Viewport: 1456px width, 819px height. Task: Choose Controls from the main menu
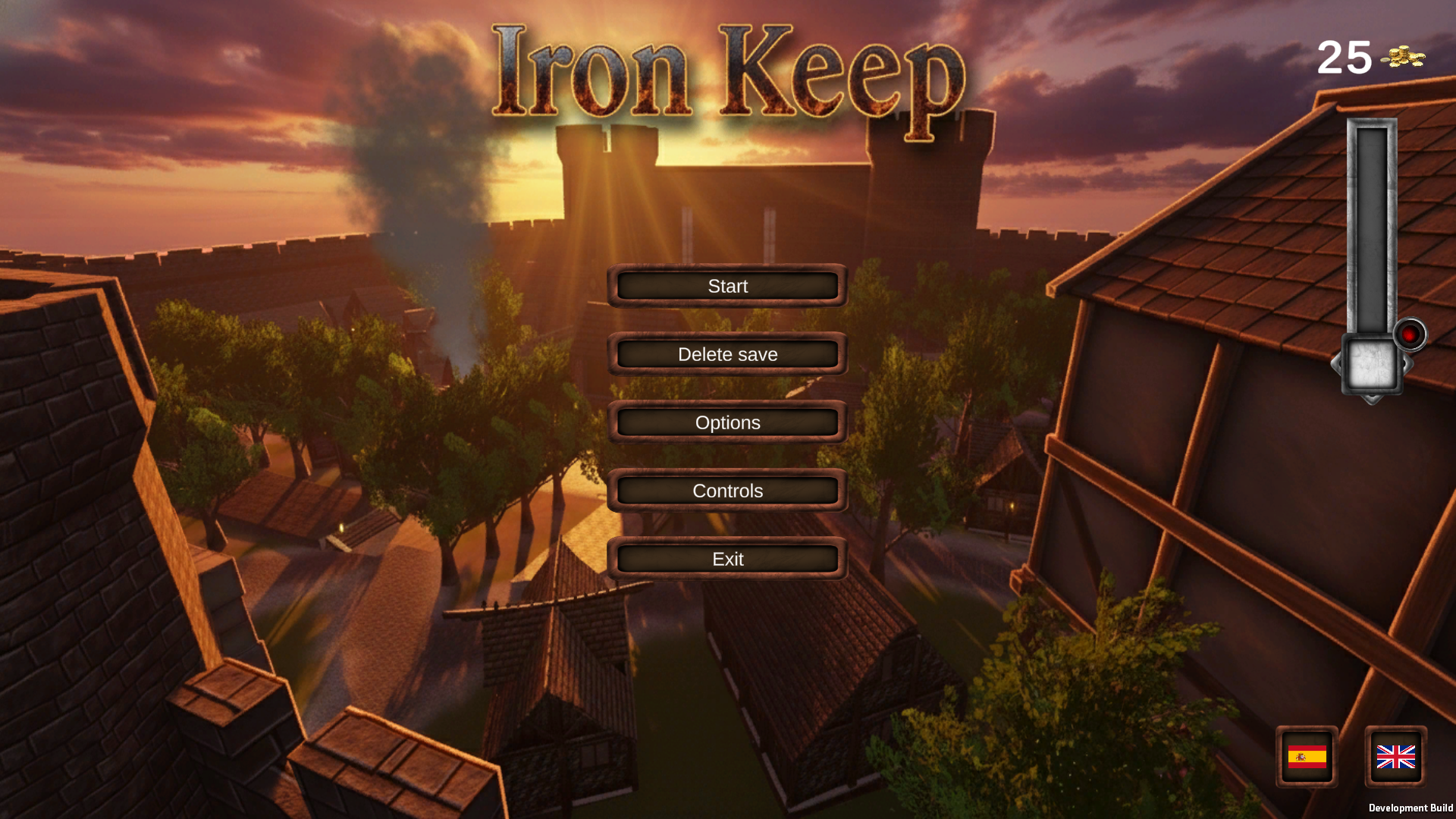[x=726, y=491]
